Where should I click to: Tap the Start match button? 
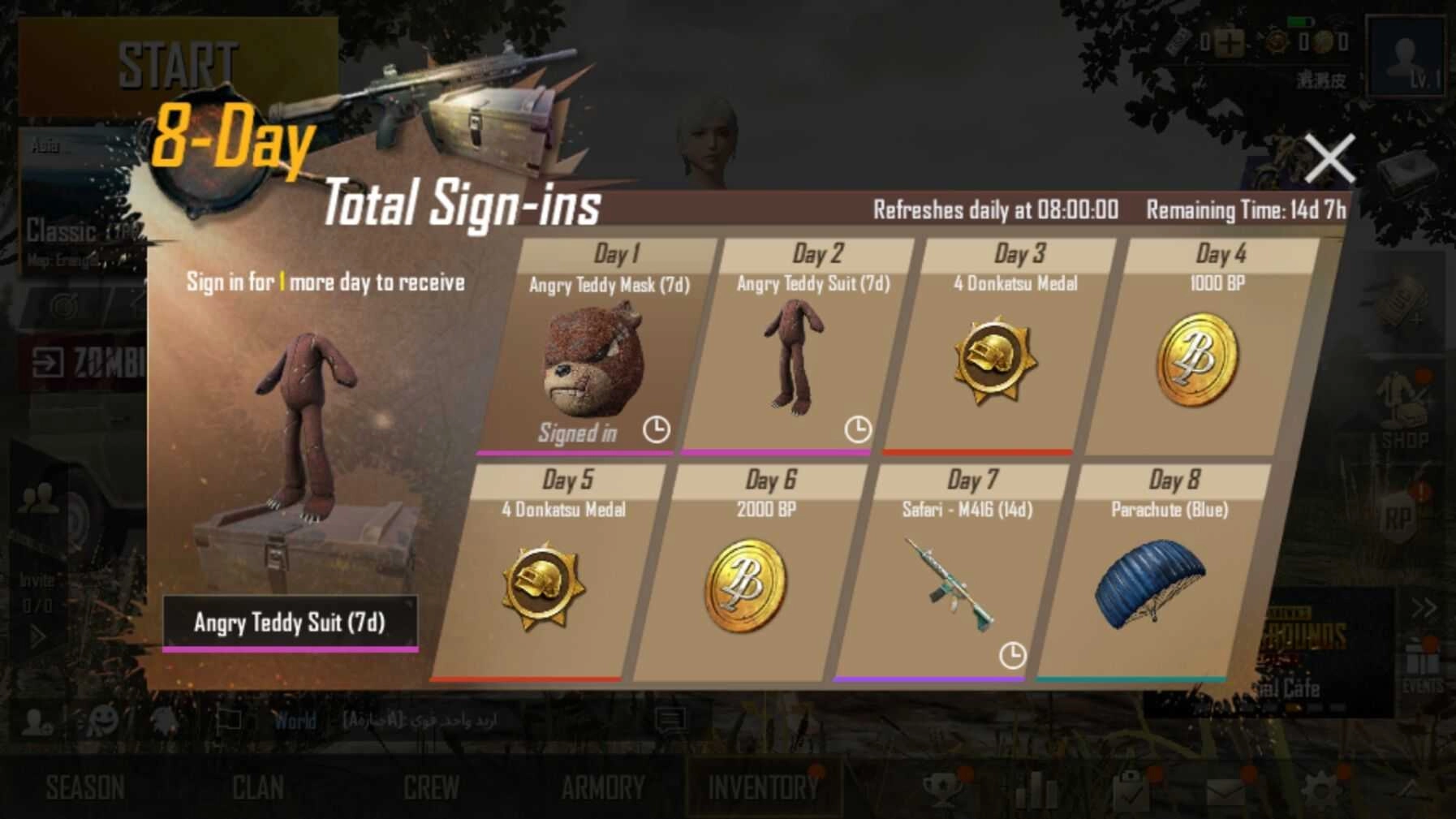click(178, 66)
